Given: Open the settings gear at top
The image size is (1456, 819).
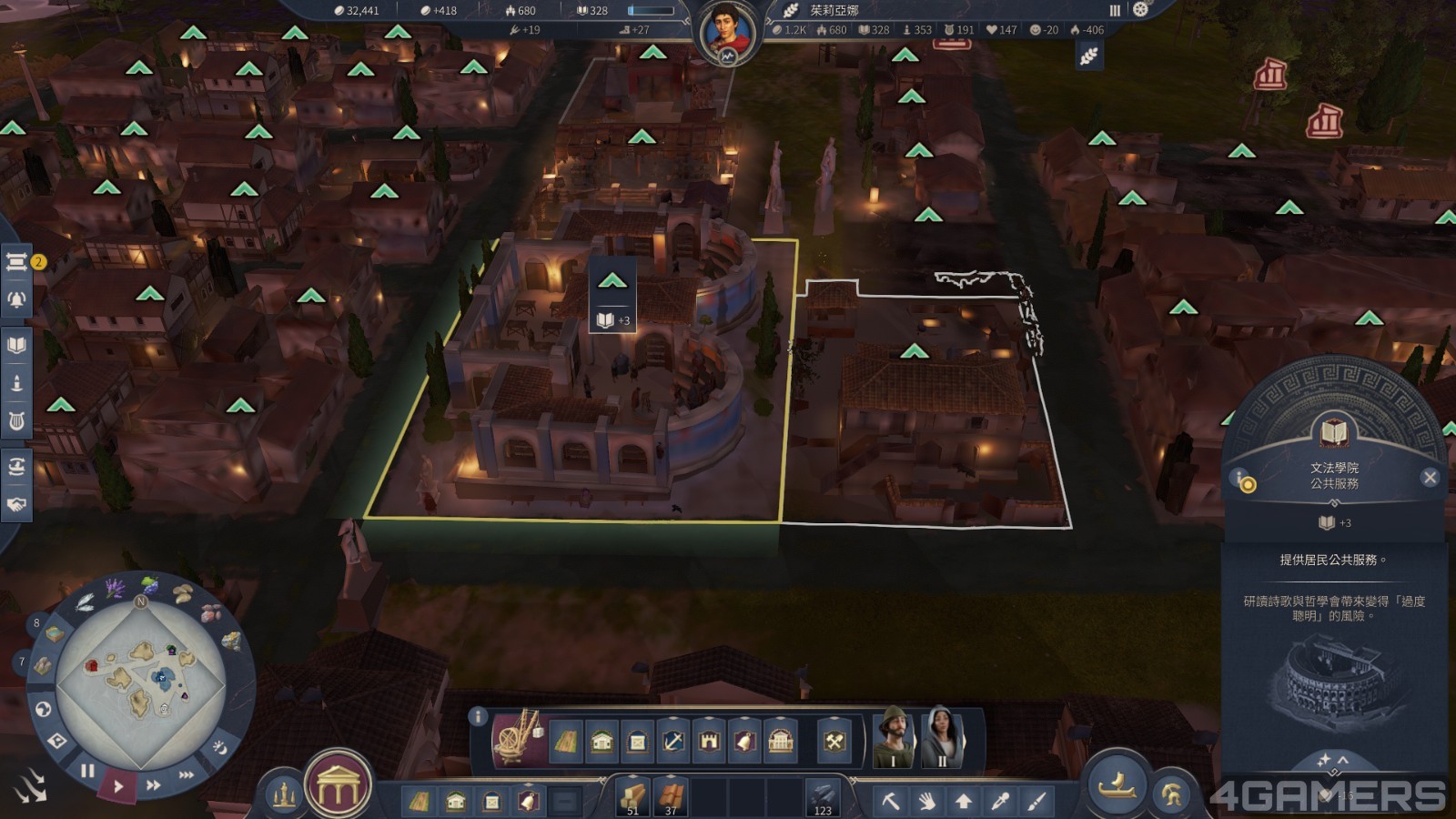Looking at the screenshot, I should [x=1140, y=10].
